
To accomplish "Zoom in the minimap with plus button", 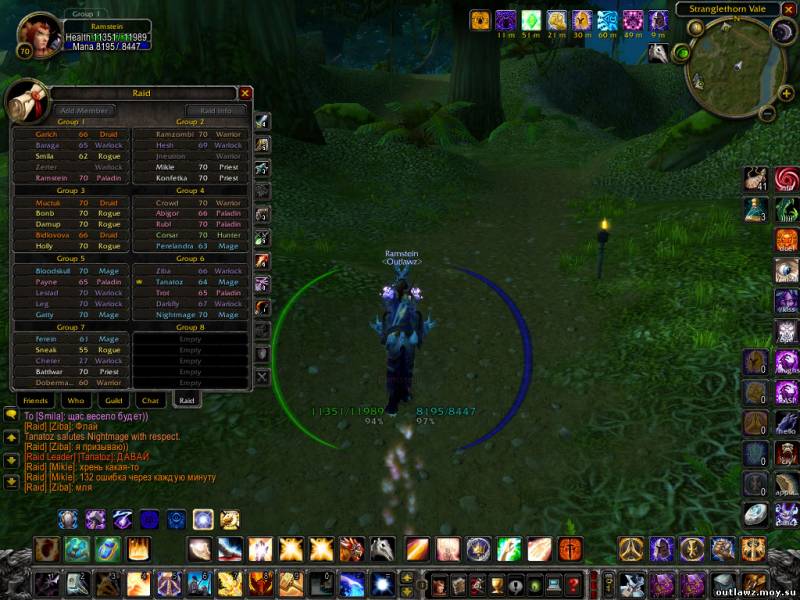I will click(787, 93).
